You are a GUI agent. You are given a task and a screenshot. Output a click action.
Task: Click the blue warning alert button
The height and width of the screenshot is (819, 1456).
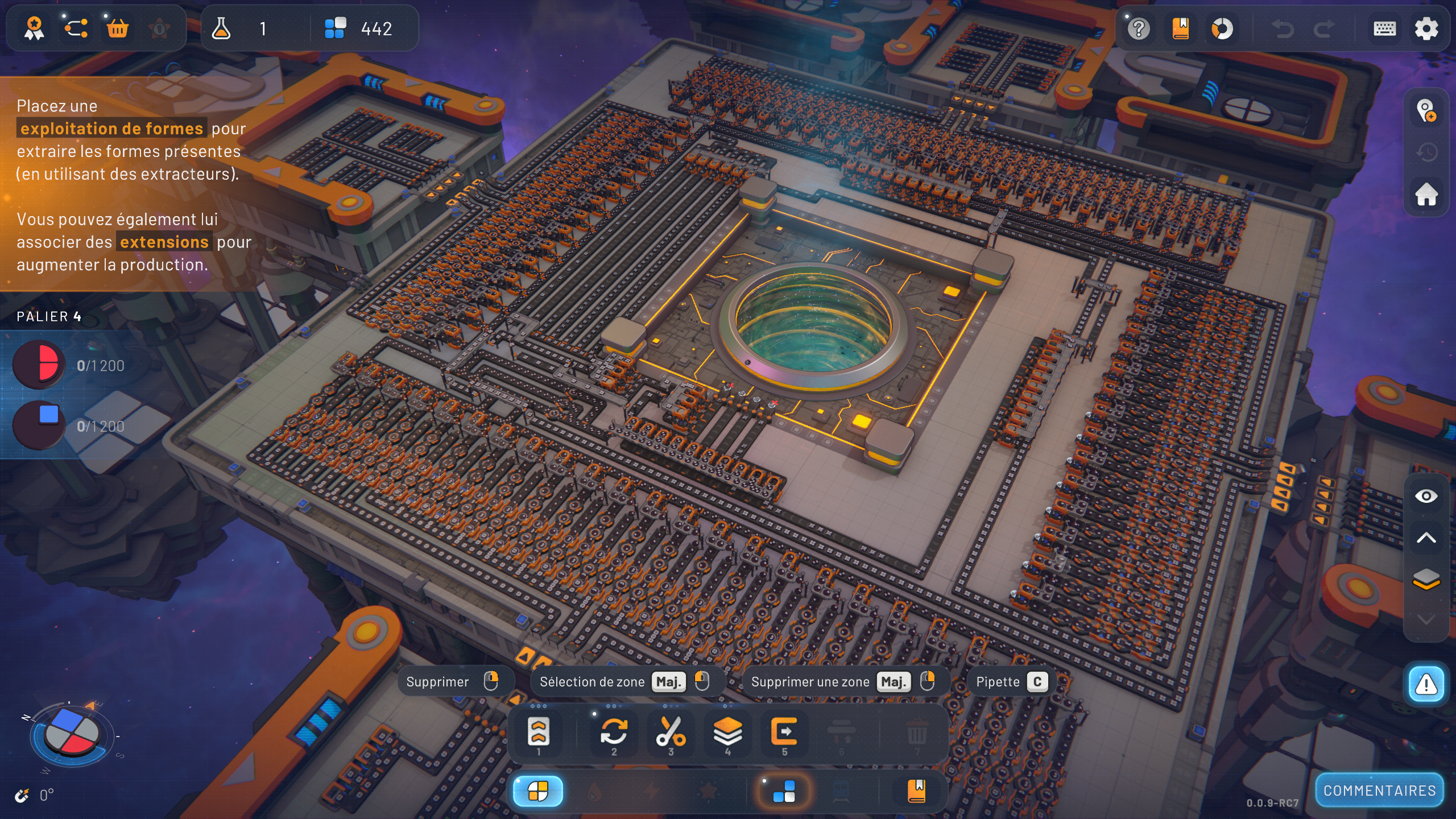(x=1426, y=684)
